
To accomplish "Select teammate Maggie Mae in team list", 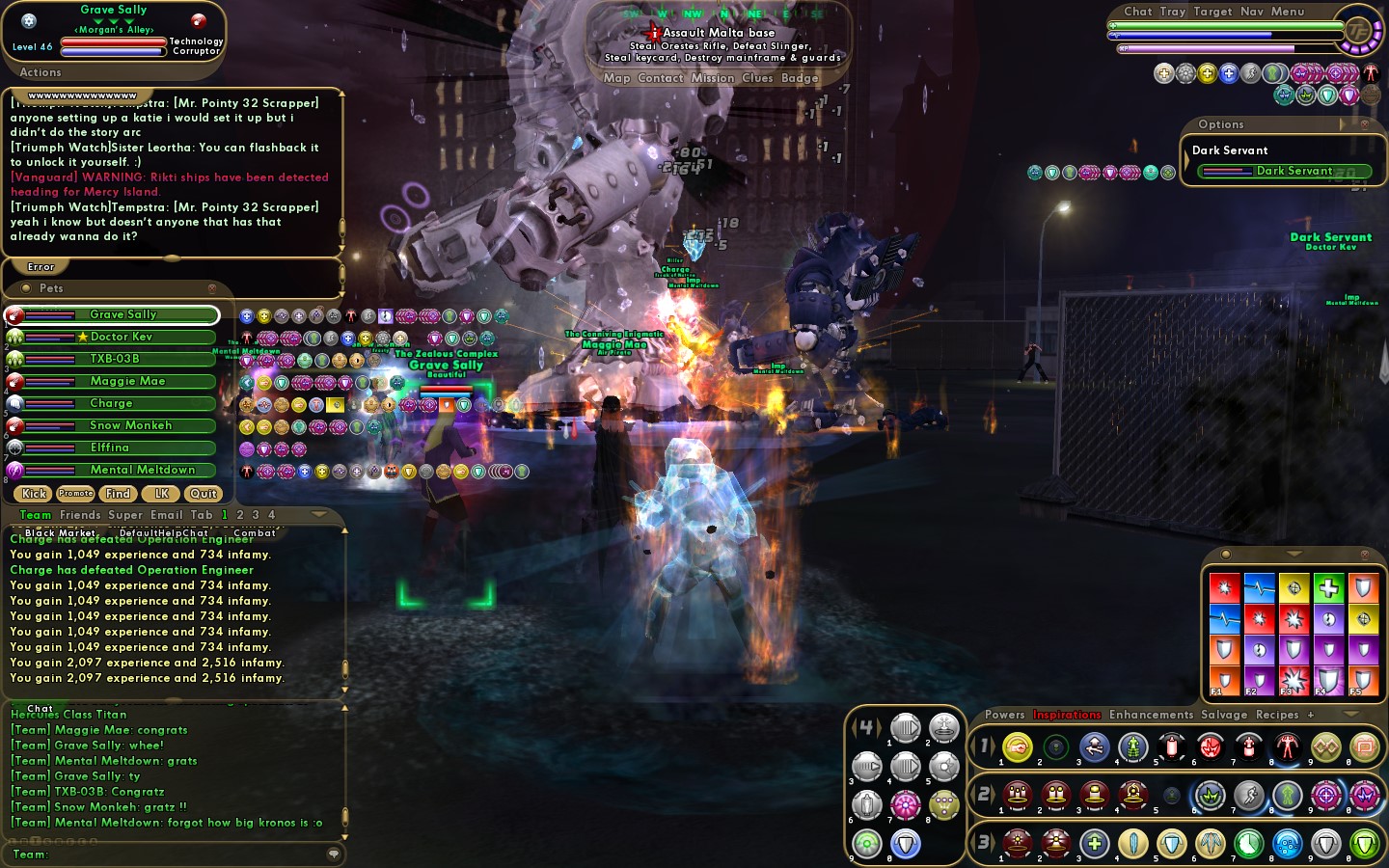I will (126, 381).
